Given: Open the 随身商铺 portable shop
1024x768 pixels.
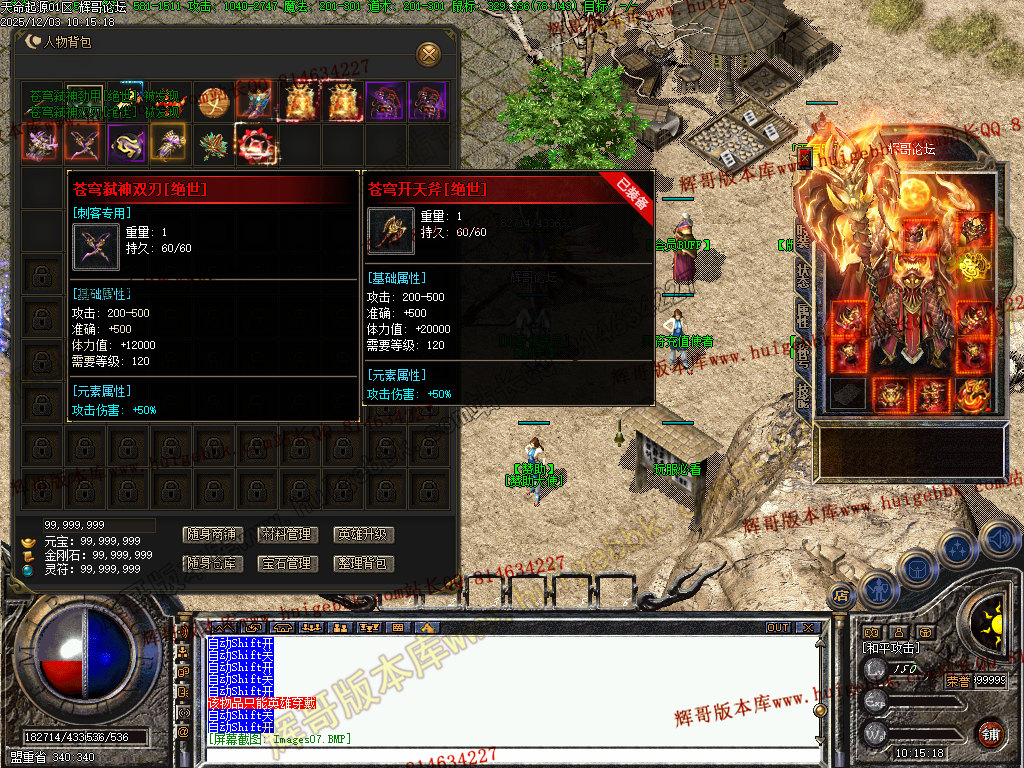Looking at the screenshot, I should (x=211, y=535).
